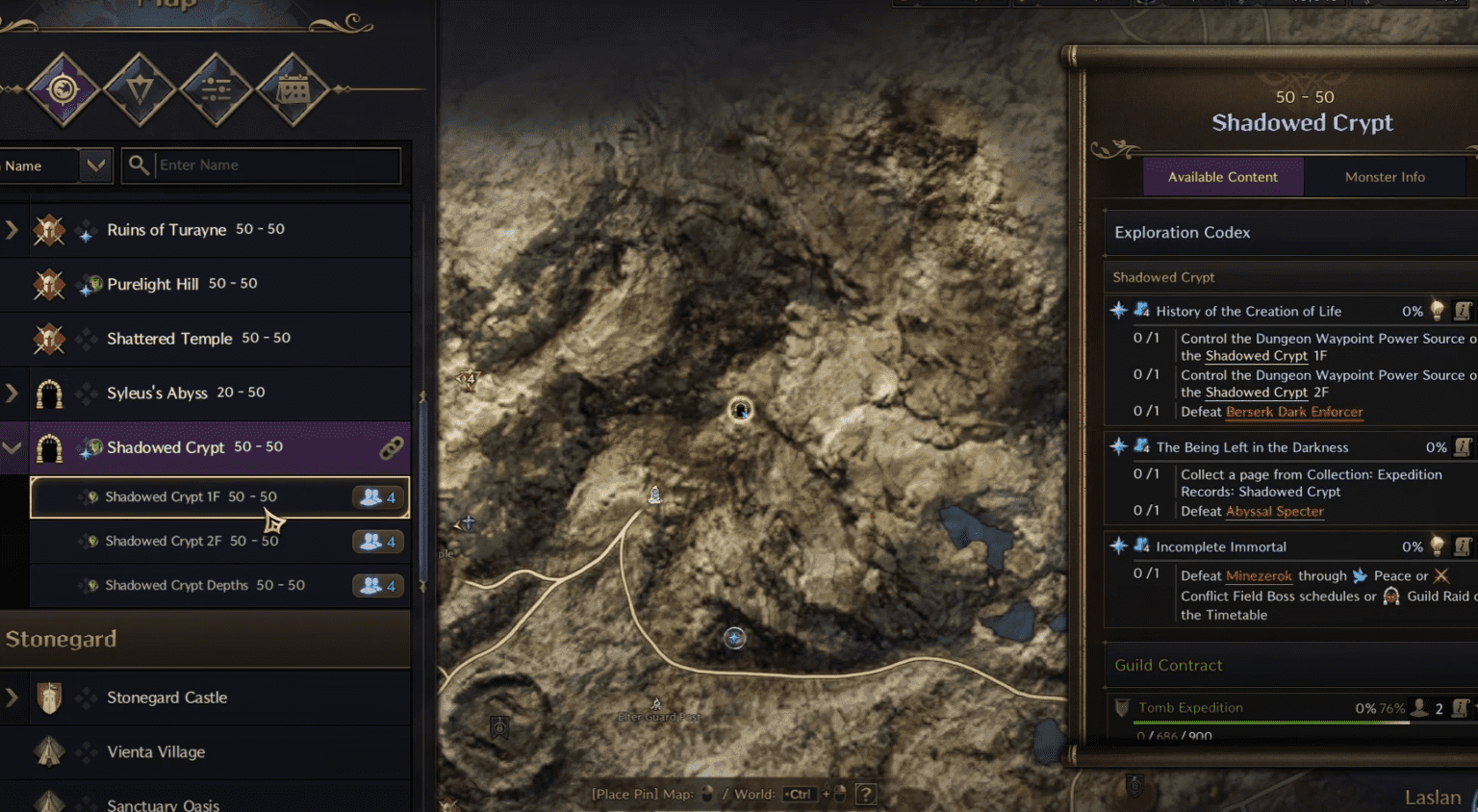Click the Tomb Expedition progress bar
Viewport: 1478px width, 812px height.
click(x=1270, y=722)
